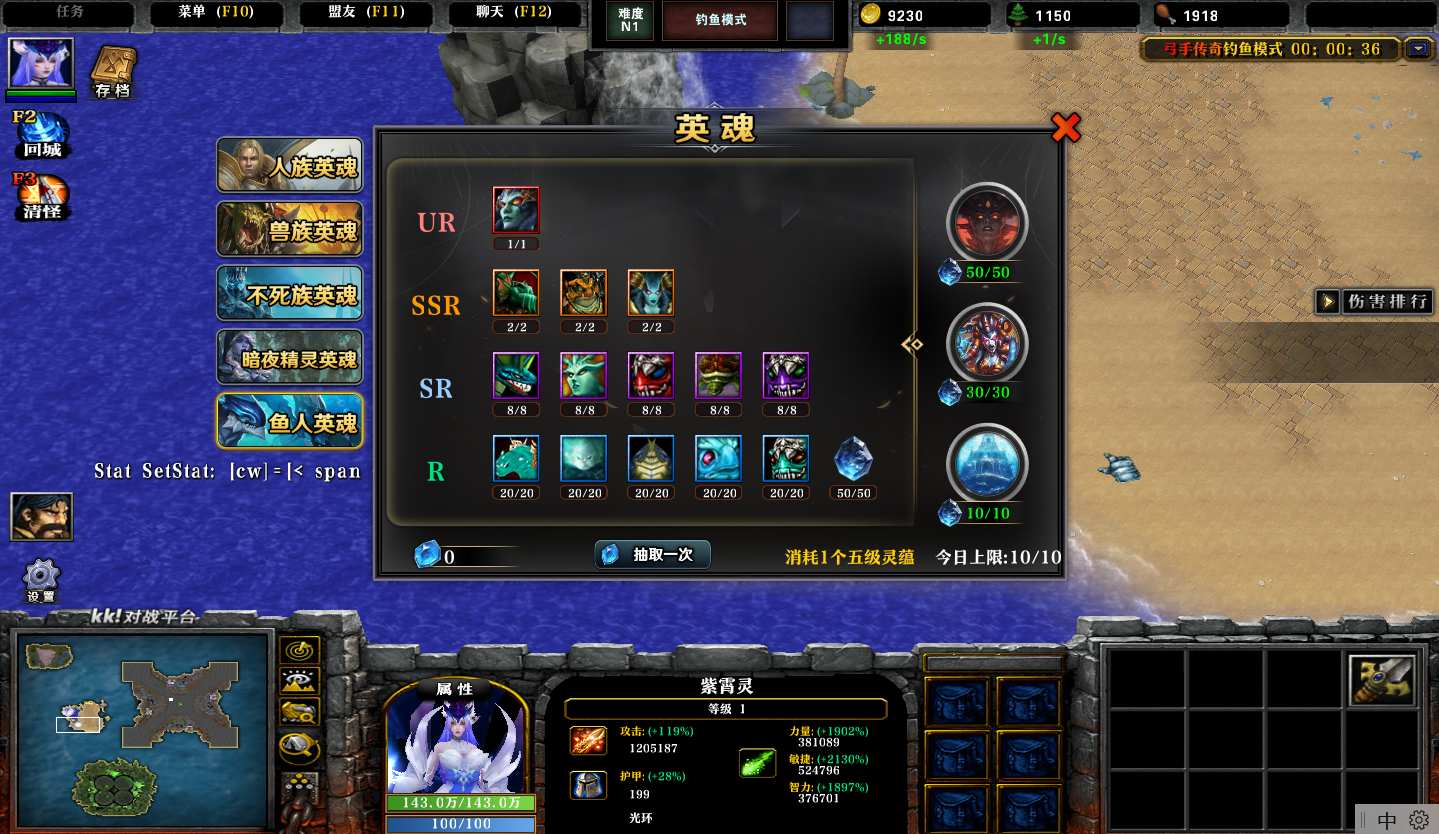The image size is (1439, 834).
Task: Click the 钓鱼模式 mode button
Action: 721,20
